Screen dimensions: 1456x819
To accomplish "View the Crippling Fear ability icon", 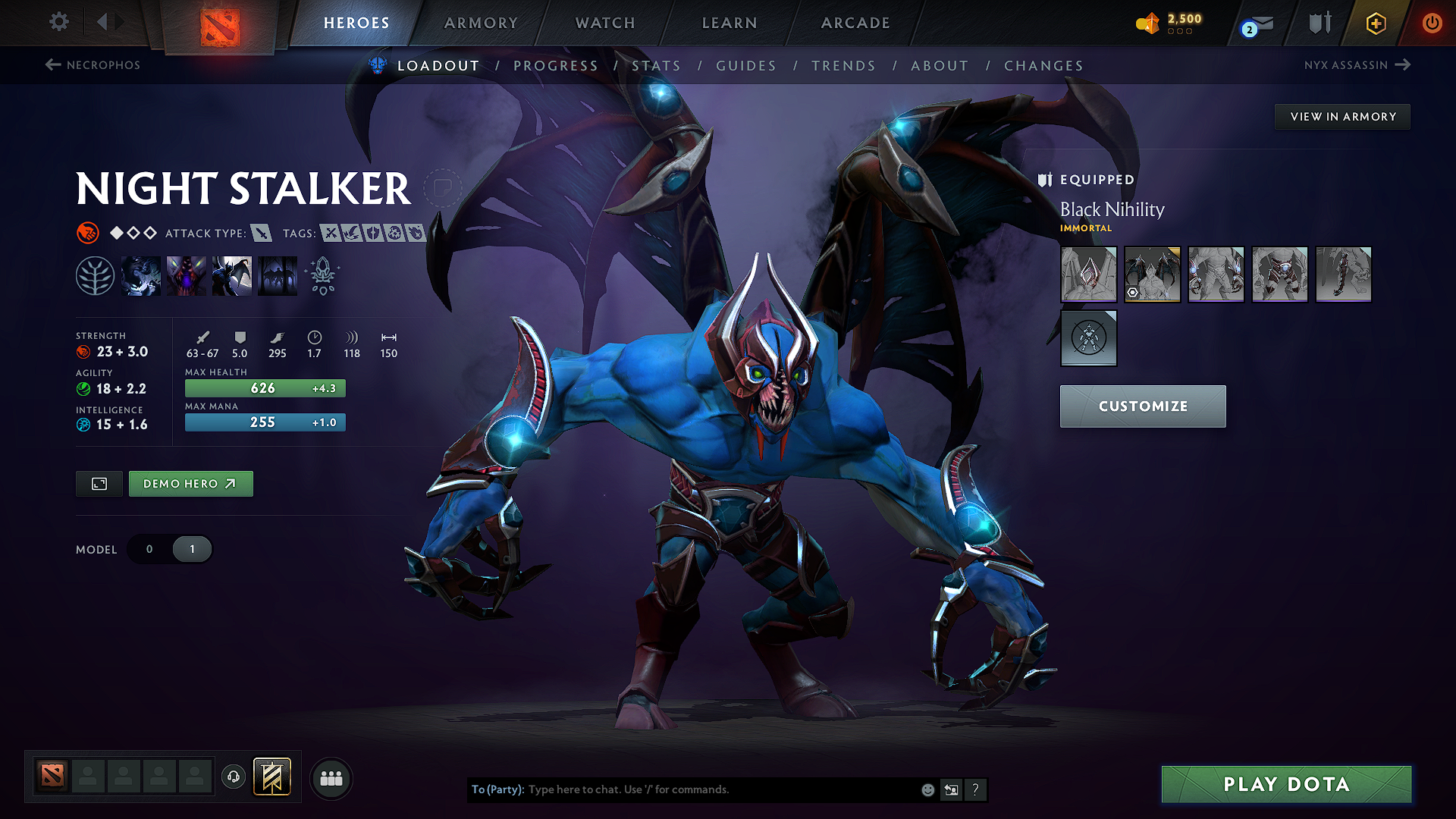I will (x=187, y=275).
